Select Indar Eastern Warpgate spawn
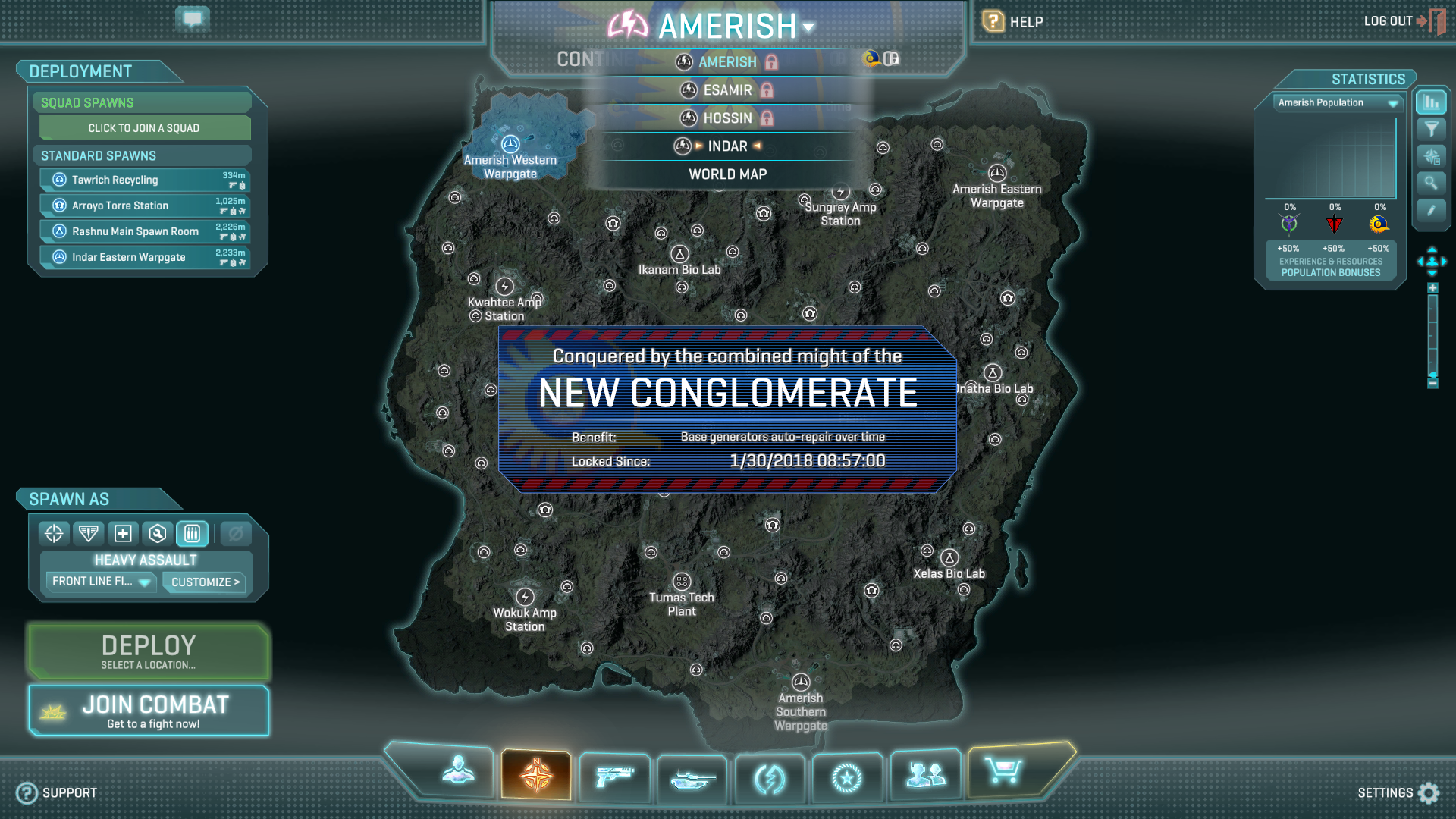1456x819 pixels. point(144,257)
